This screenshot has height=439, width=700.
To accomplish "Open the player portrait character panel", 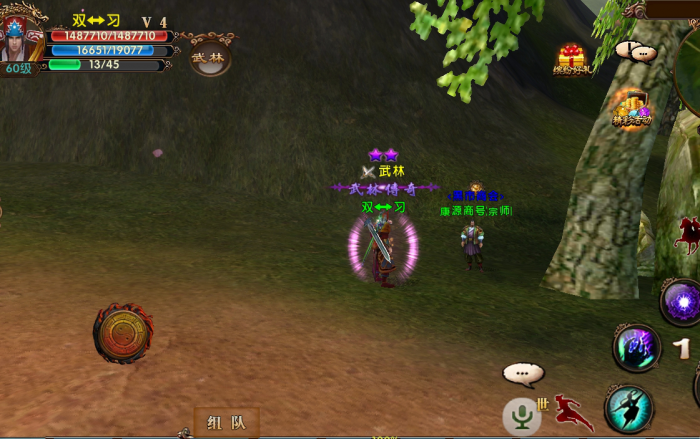I will pyautogui.click(x=22, y=38).
